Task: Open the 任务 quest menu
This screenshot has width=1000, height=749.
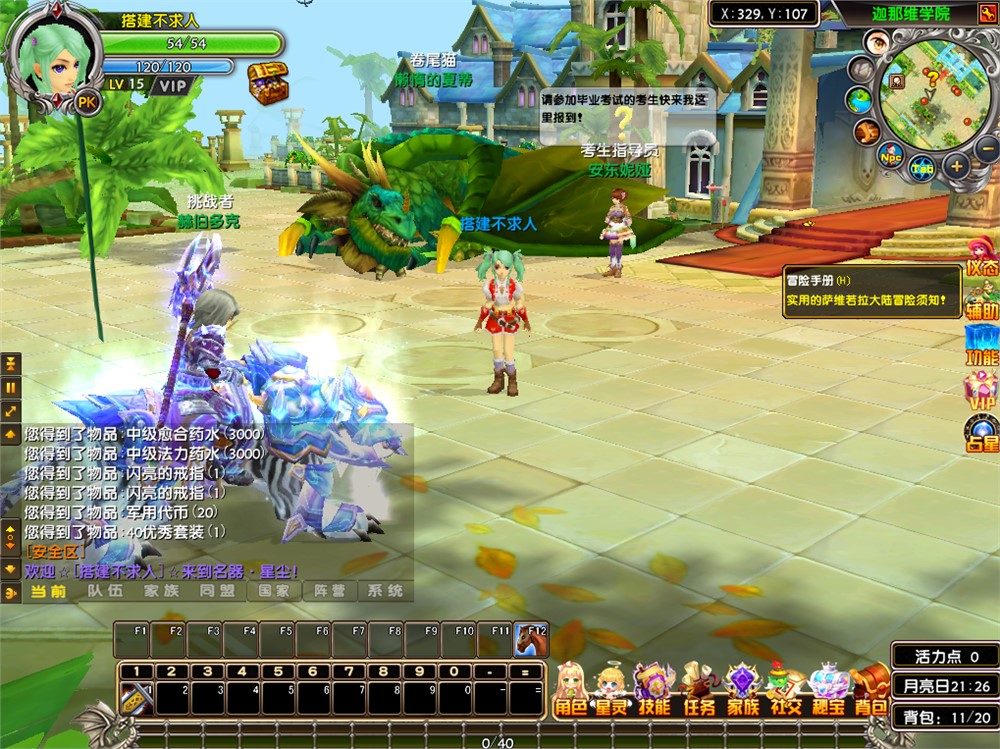Action: pos(699,690)
